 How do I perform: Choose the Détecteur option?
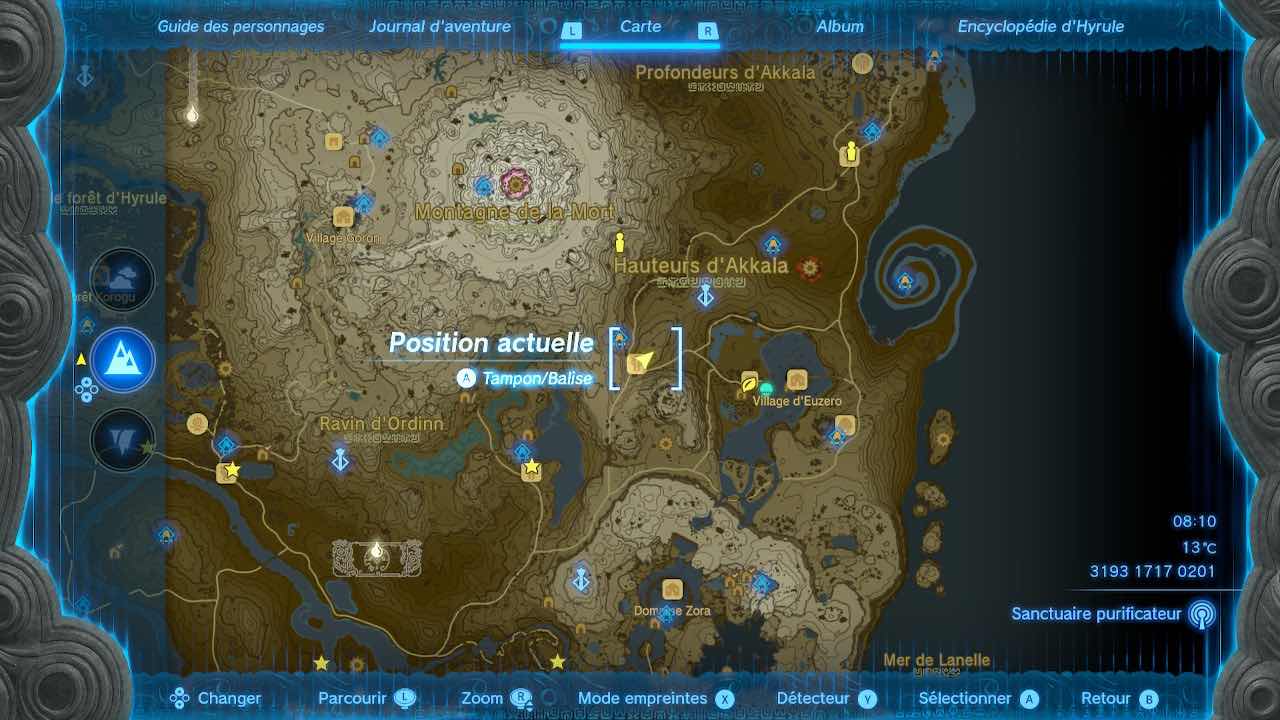[825, 699]
